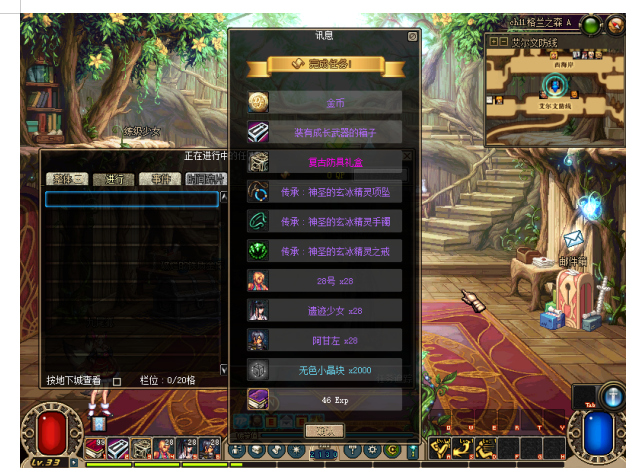Select the 金币 gold coin reward
The width and height of the screenshot is (626, 468).
pyautogui.click(x=334, y=103)
